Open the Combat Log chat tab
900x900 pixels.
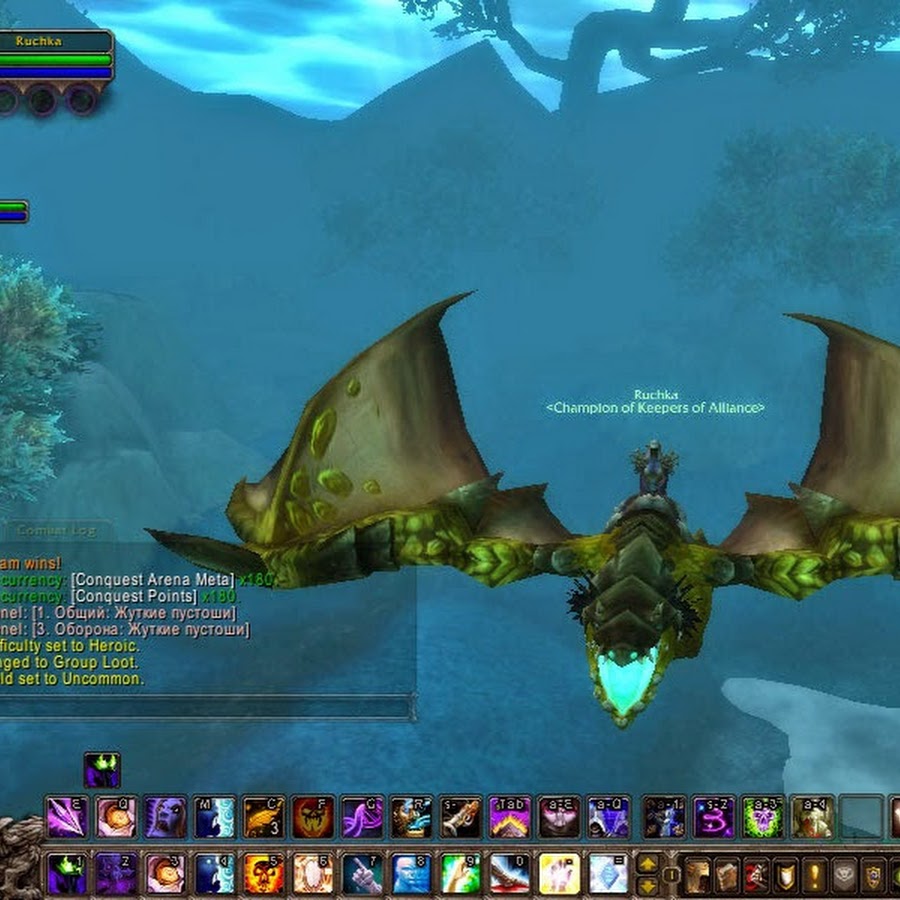(60, 530)
